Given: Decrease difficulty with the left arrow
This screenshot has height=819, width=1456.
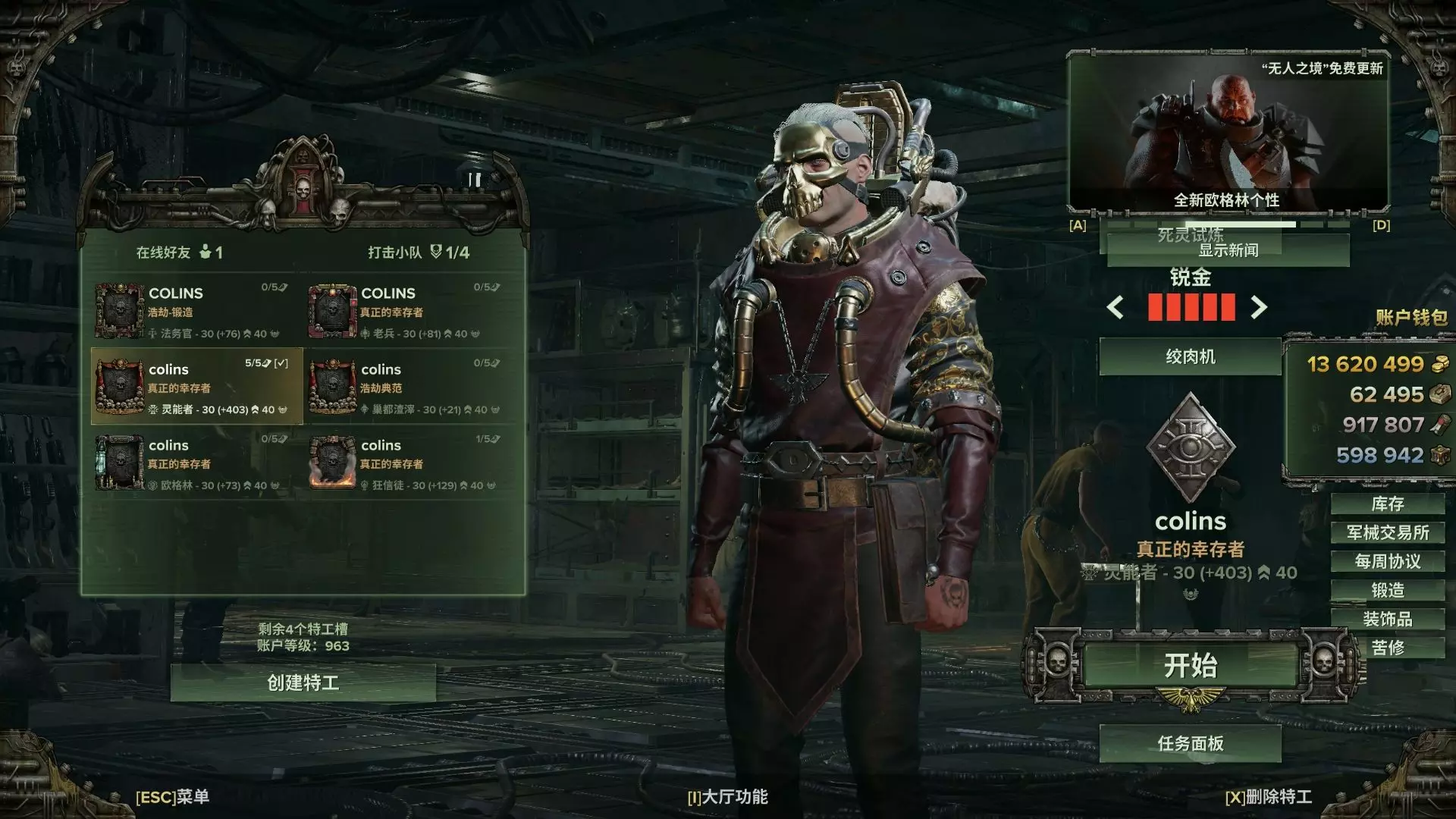Looking at the screenshot, I should click(1116, 308).
